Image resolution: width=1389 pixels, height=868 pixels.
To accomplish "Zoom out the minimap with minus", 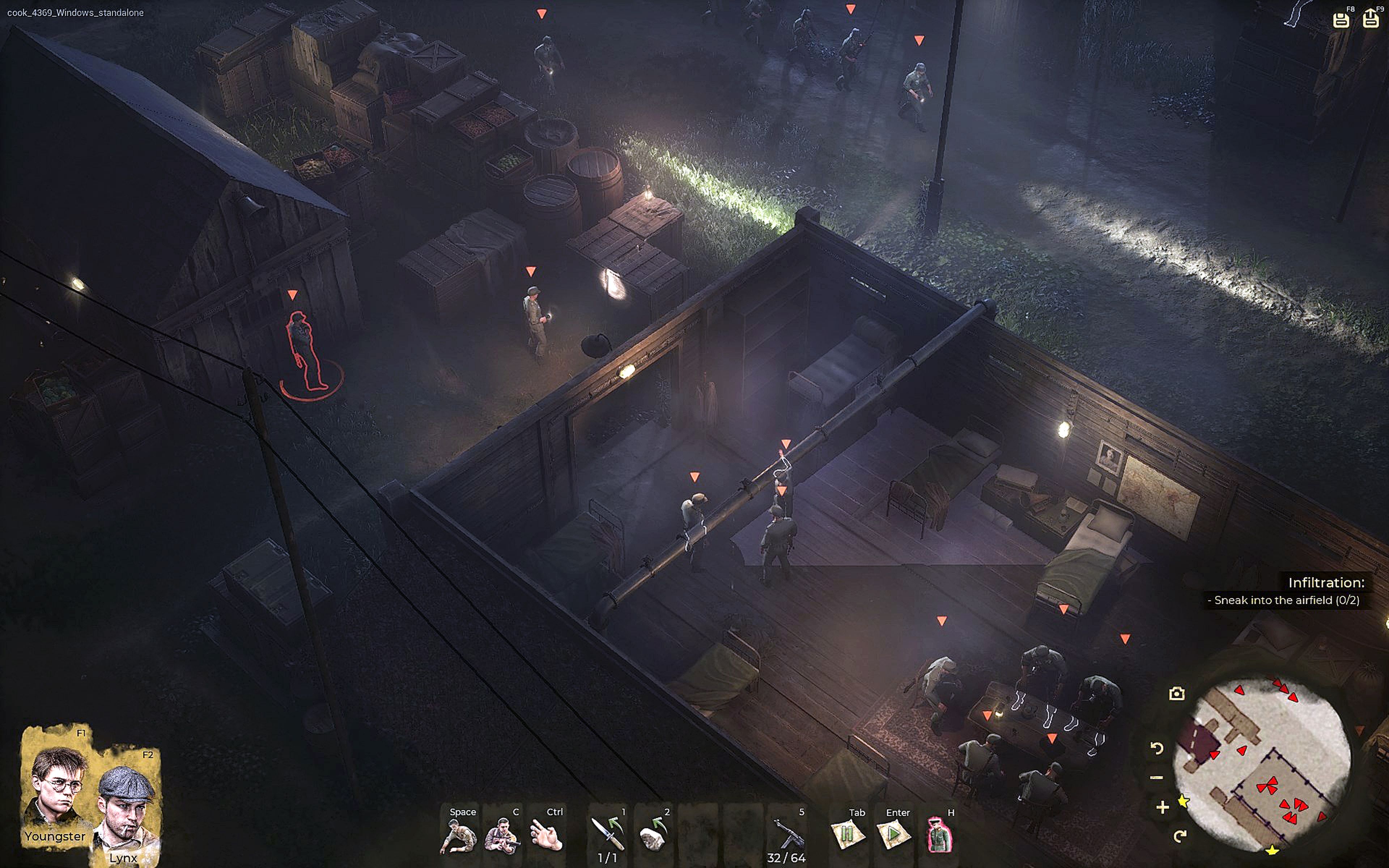I will pos(1157,778).
